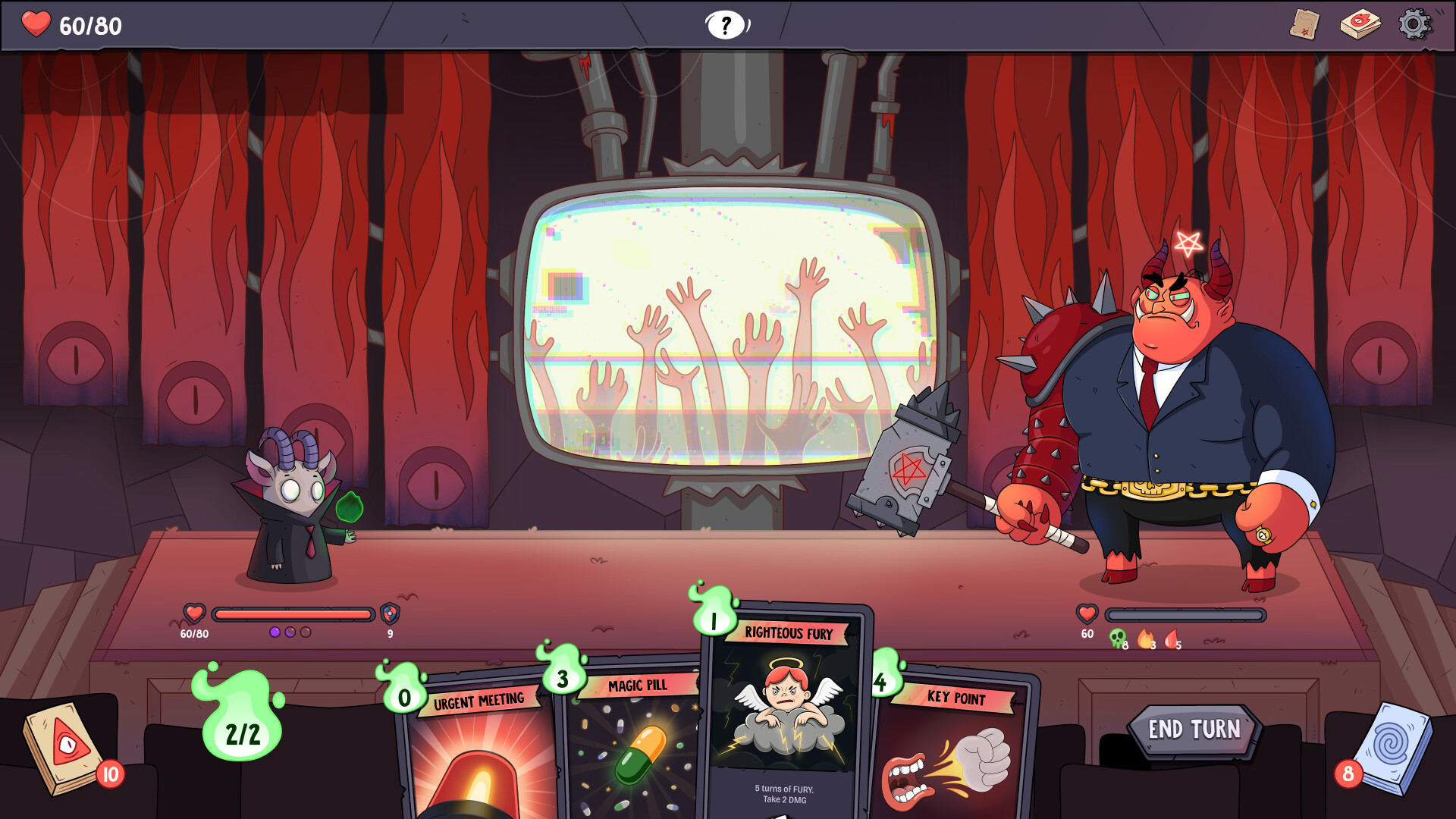
Task: Open the quest scroll in the top right
Action: click(1306, 24)
